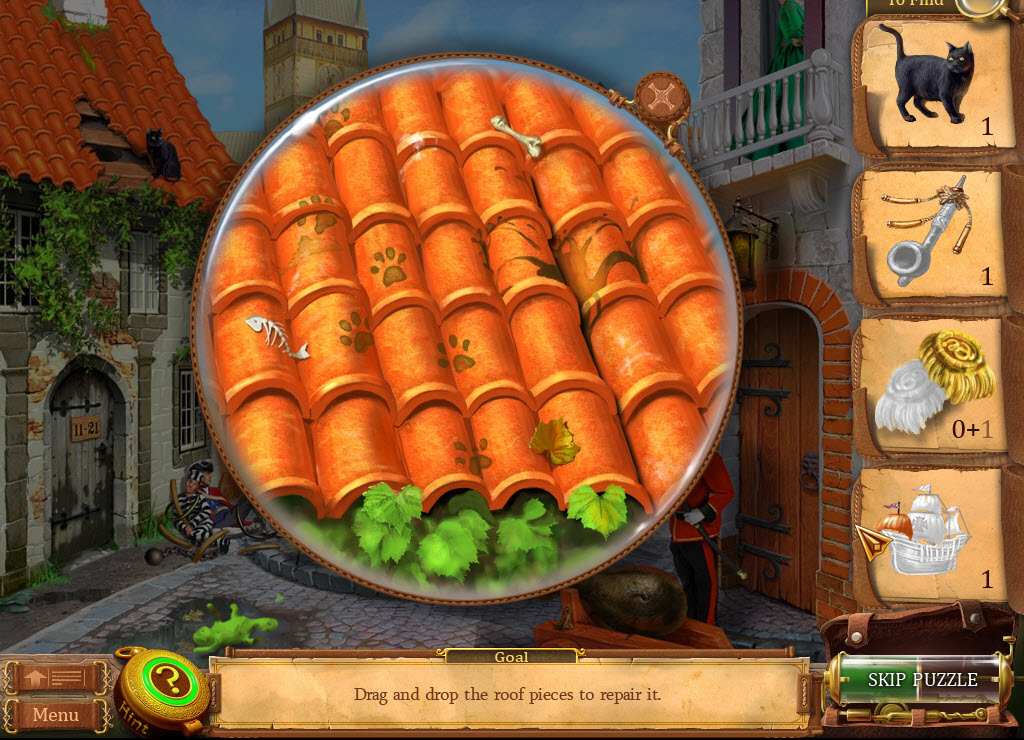Skip the puzzle with Skip Puzzle
The width and height of the screenshot is (1024, 740).
pyautogui.click(x=922, y=680)
